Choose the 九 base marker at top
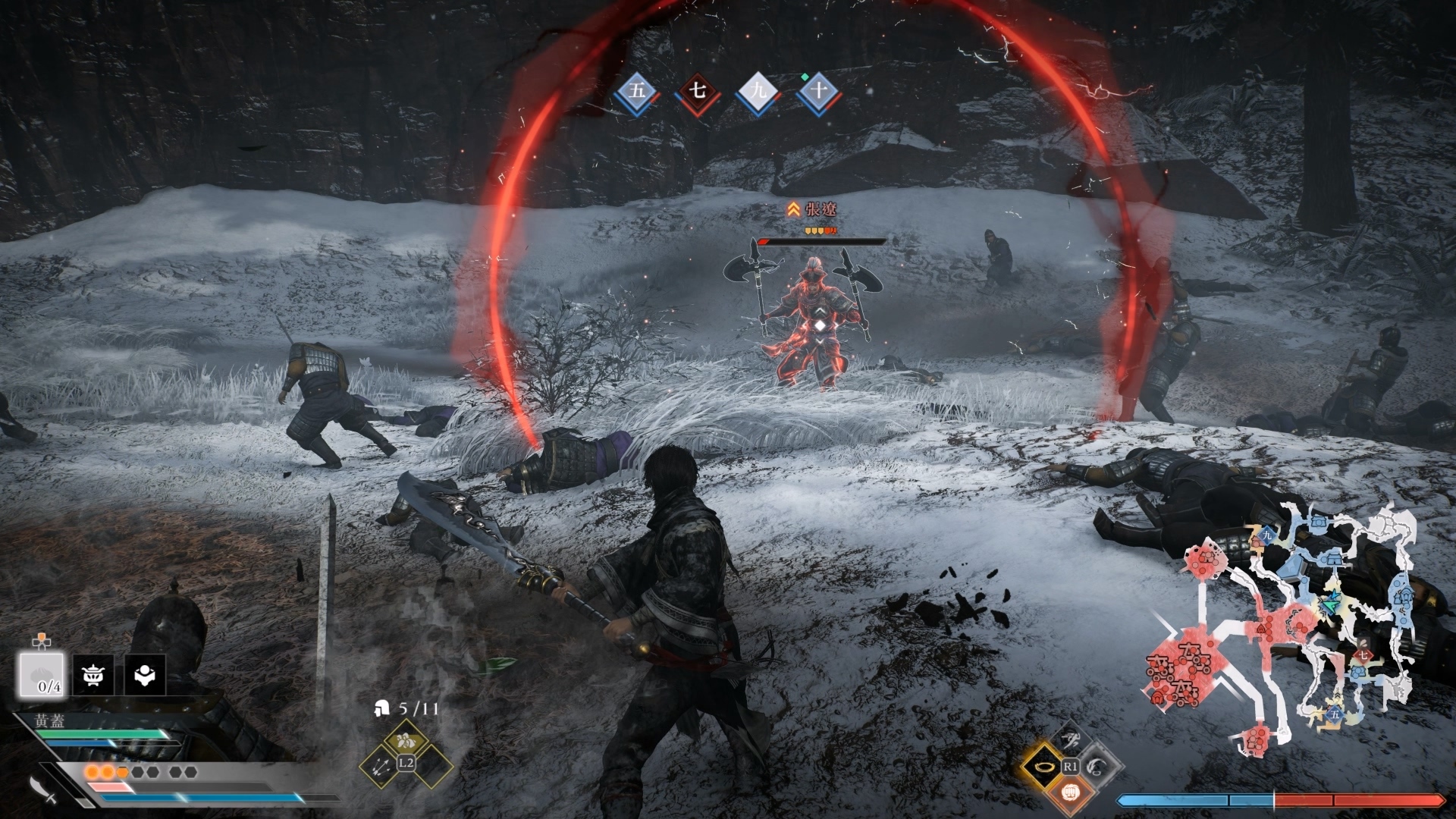1456x819 pixels. coord(758,93)
